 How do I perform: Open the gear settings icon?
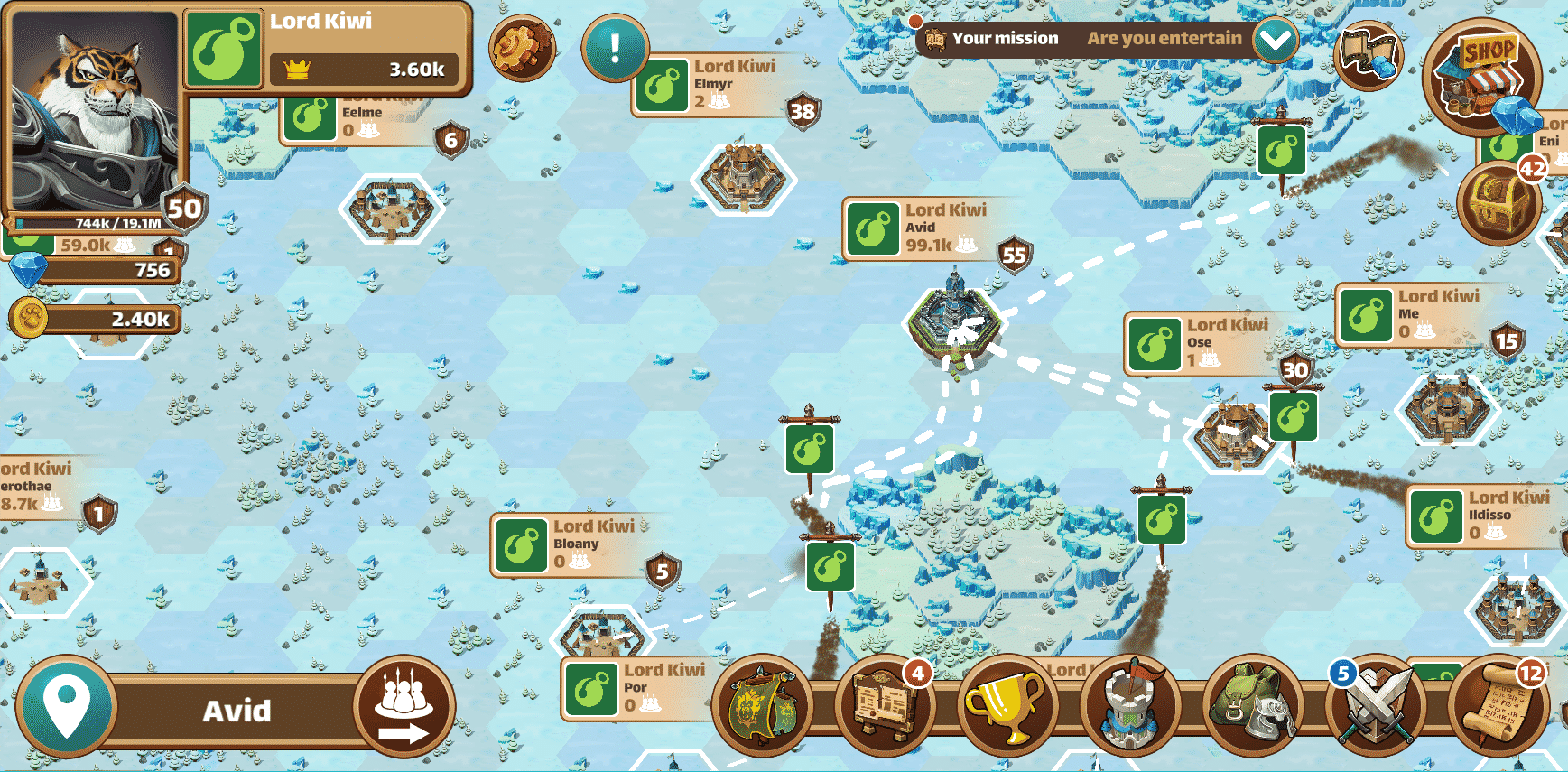[521, 48]
